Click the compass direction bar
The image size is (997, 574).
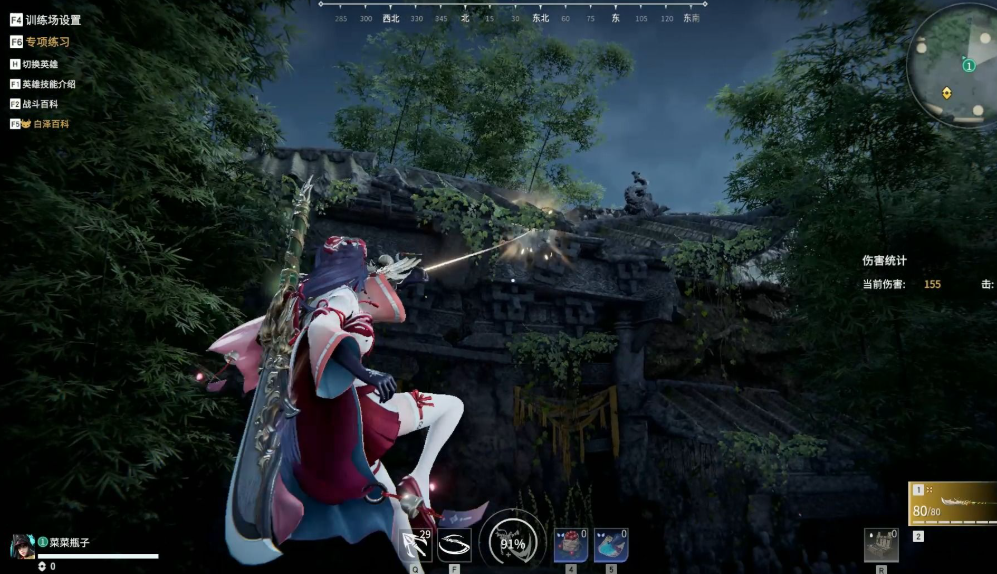(512, 14)
